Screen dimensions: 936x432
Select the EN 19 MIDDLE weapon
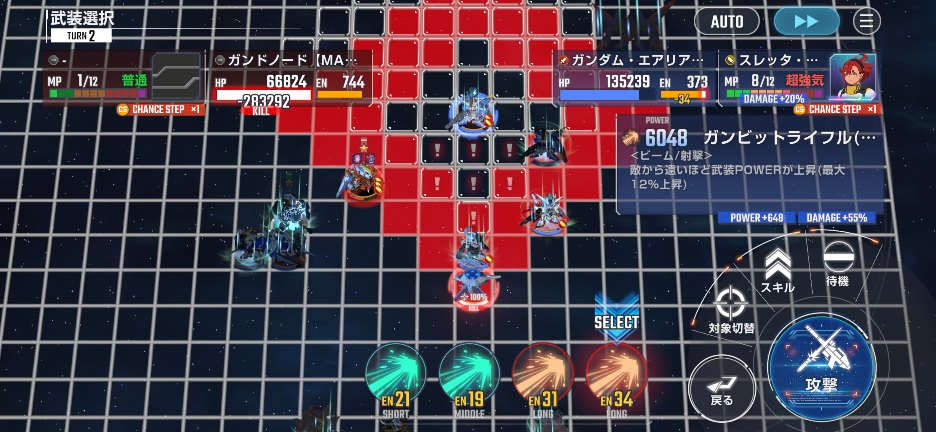pyautogui.click(x=468, y=378)
